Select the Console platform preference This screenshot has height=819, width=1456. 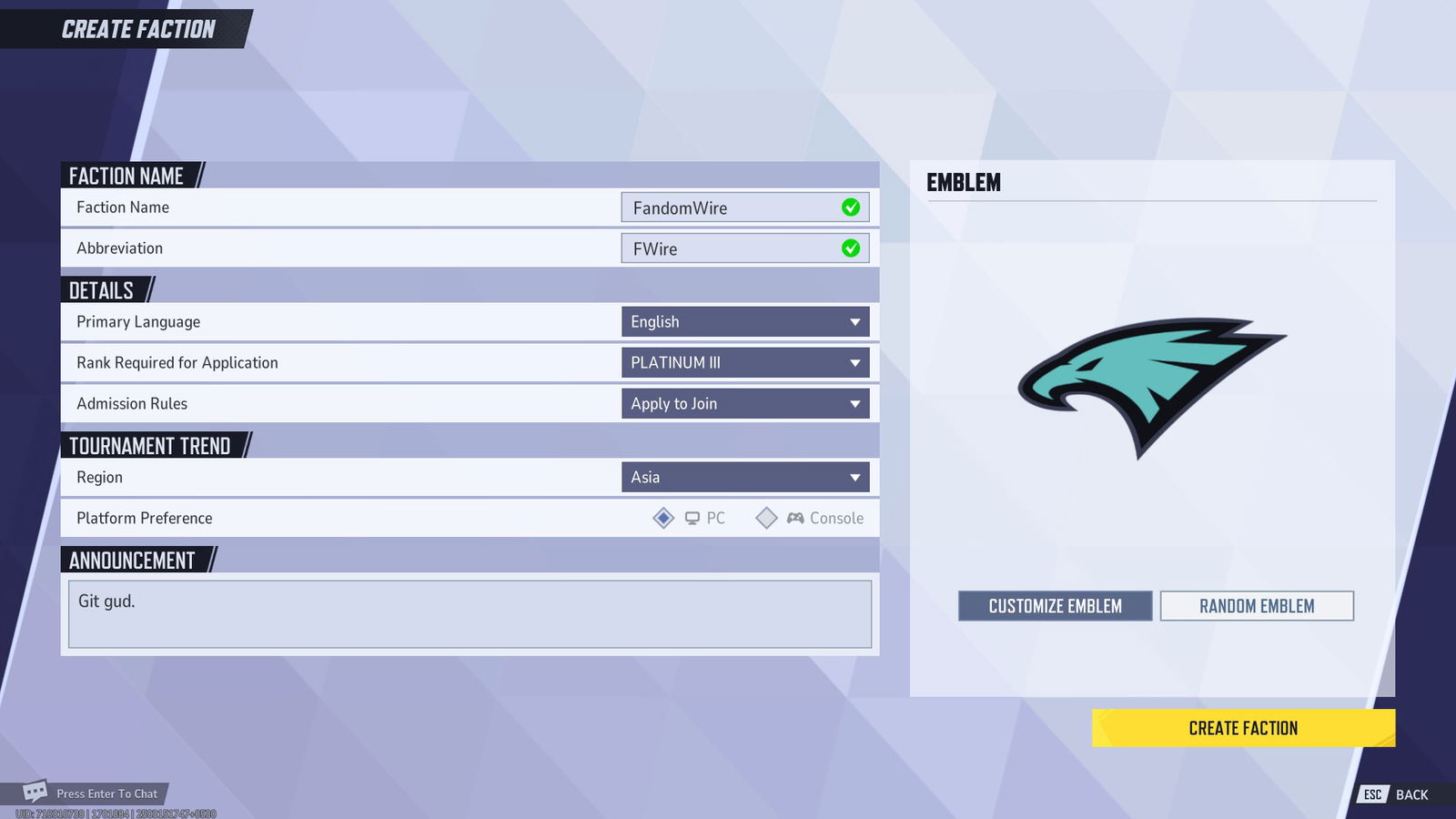point(767,518)
